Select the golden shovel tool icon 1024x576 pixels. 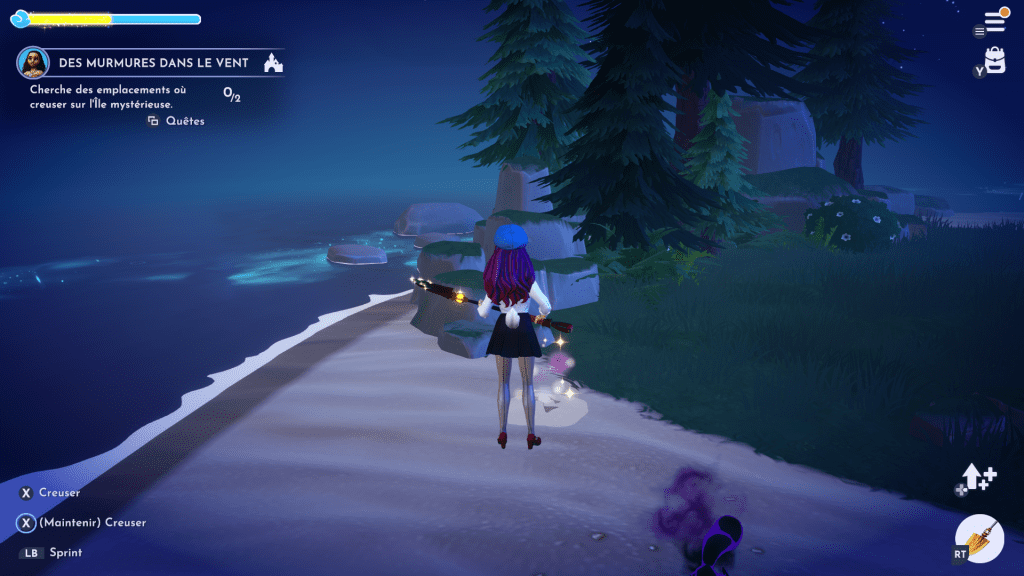[x=980, y=538]
